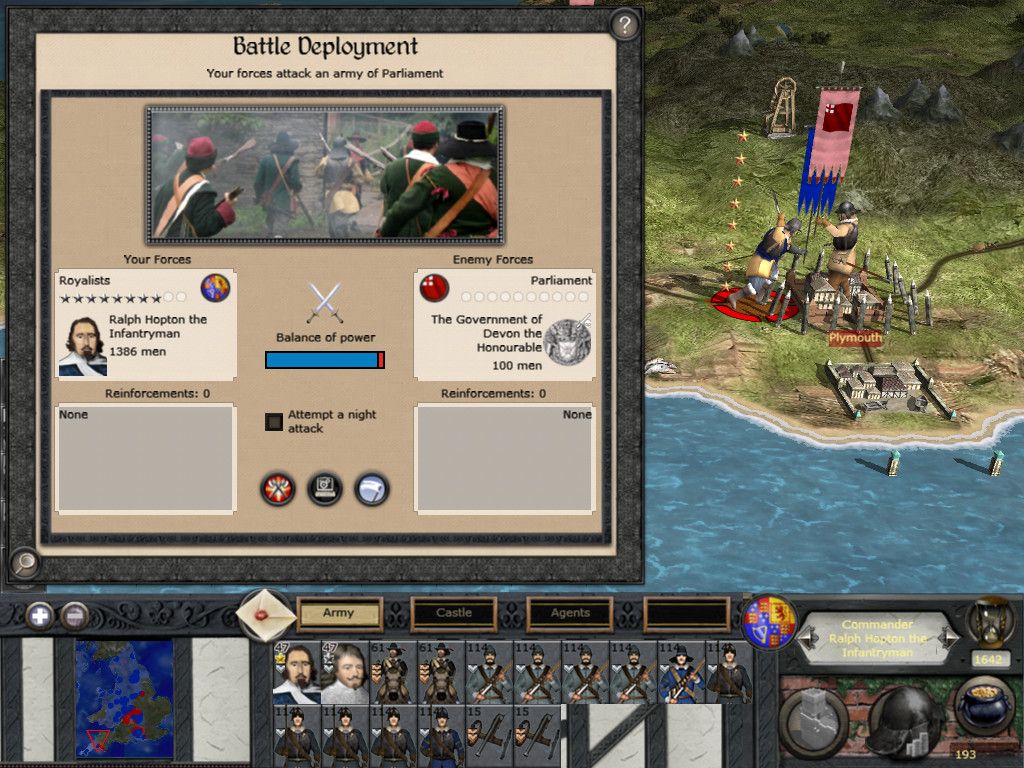Select Ralph Hopton's portrait in Your Forces
1024x768 pixels.
(x=82, y=346)
